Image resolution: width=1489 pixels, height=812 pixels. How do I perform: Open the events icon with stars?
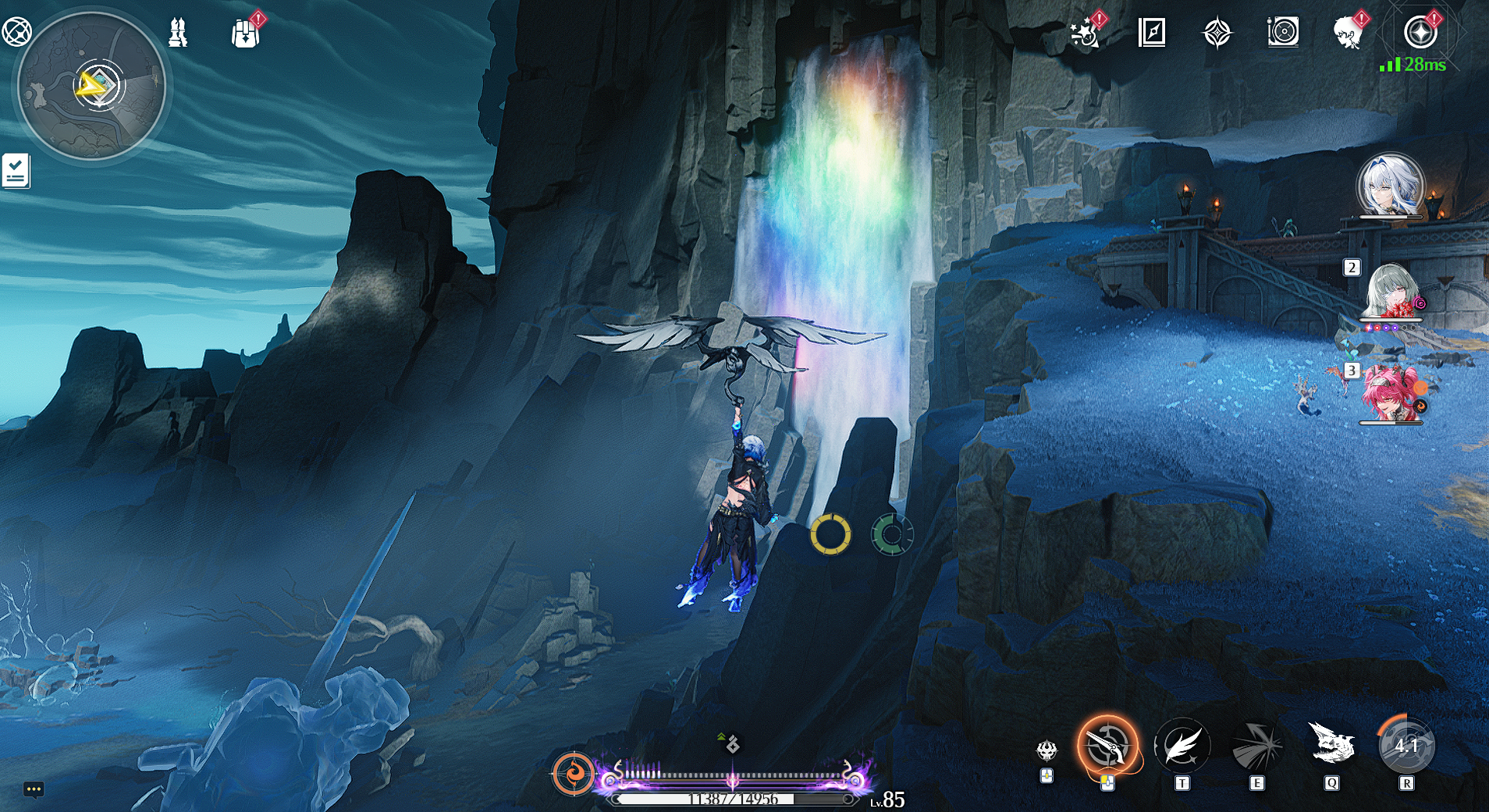click(x=1085, y=34)
